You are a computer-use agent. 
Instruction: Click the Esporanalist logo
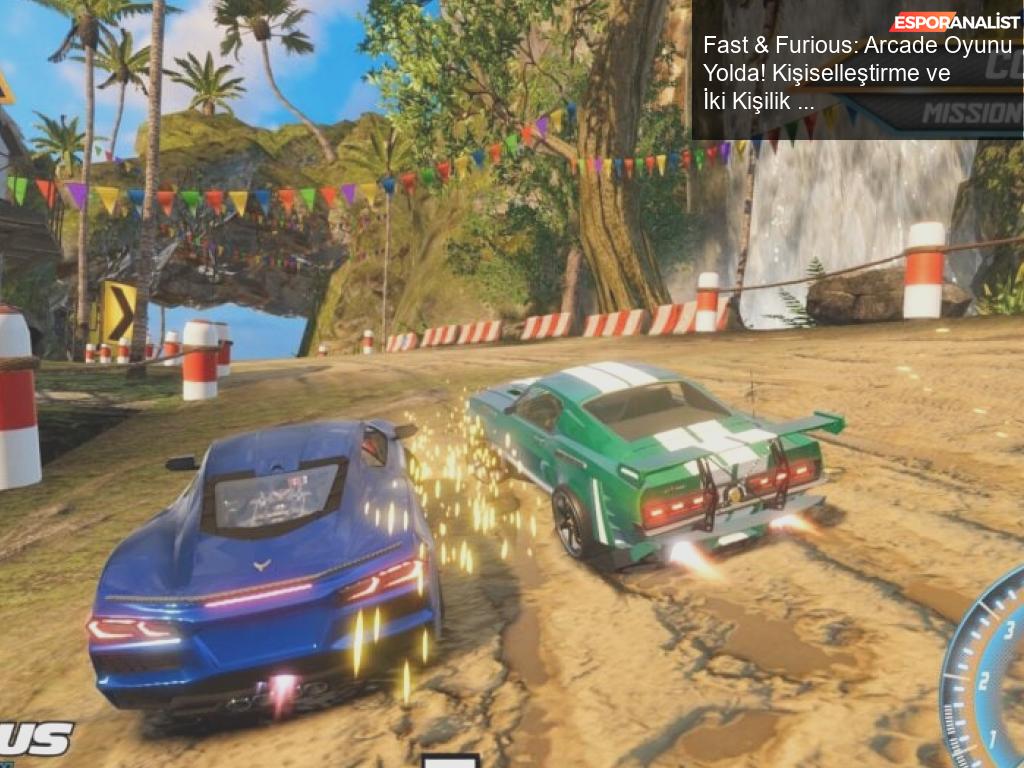coord(954,22)
